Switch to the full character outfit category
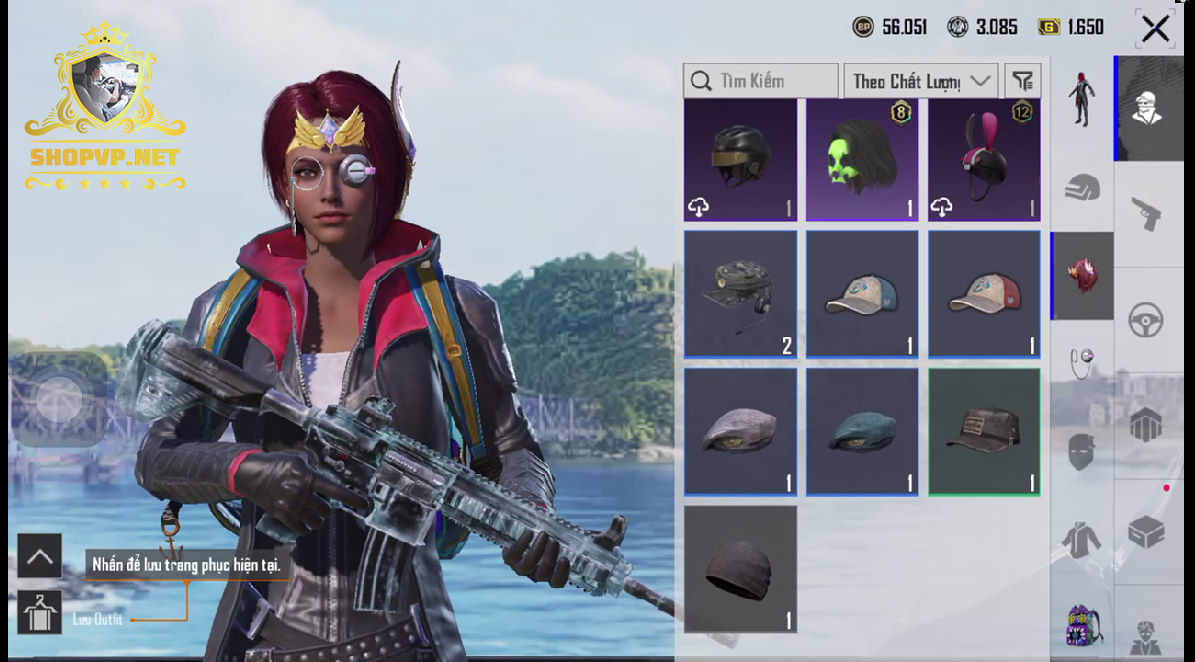The width and height of the screenshot is (1195, 662). coord(1081,100)
